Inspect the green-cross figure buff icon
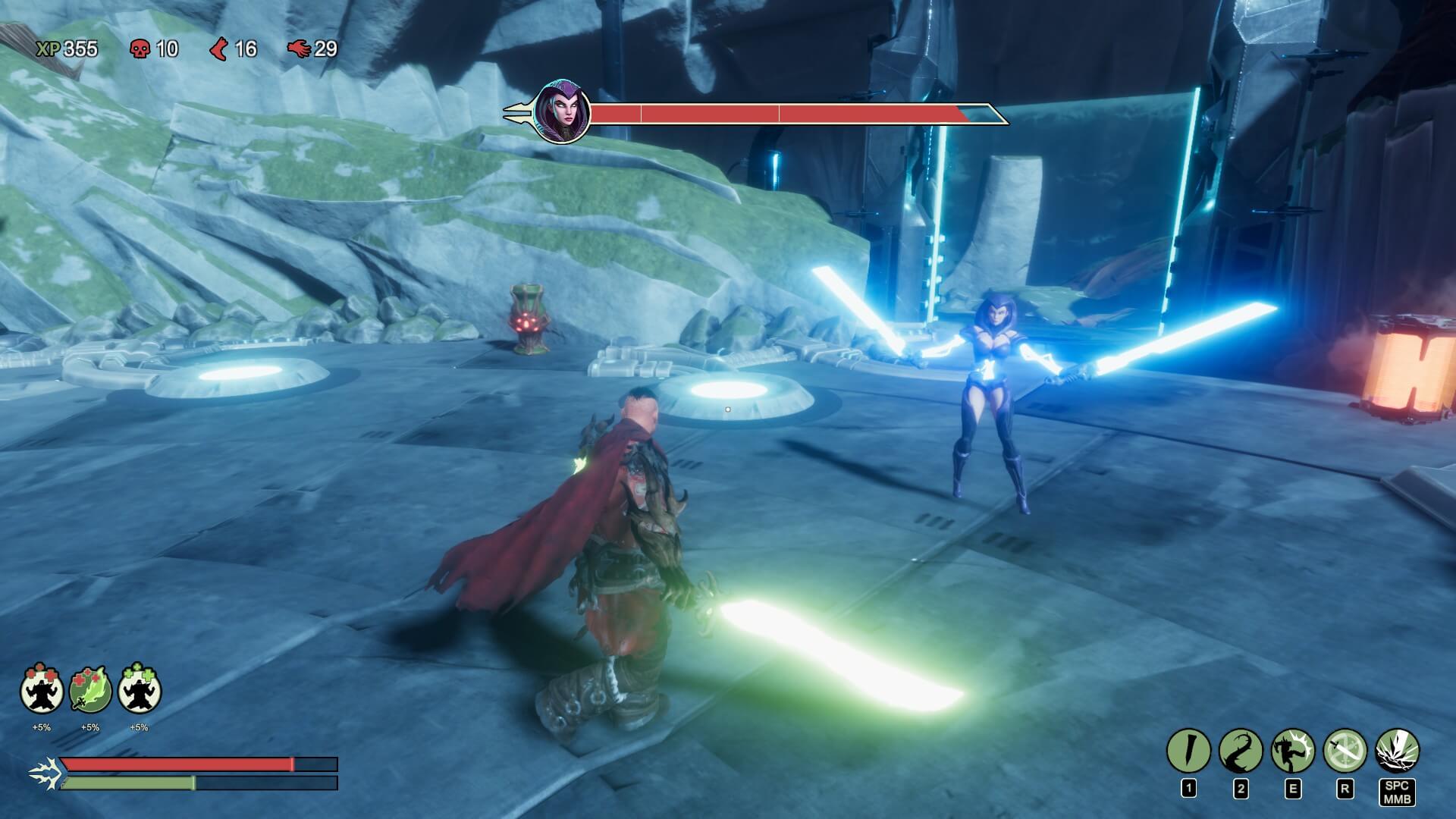The height and width of the screenshot is (819, 1456). click(139, 690)
